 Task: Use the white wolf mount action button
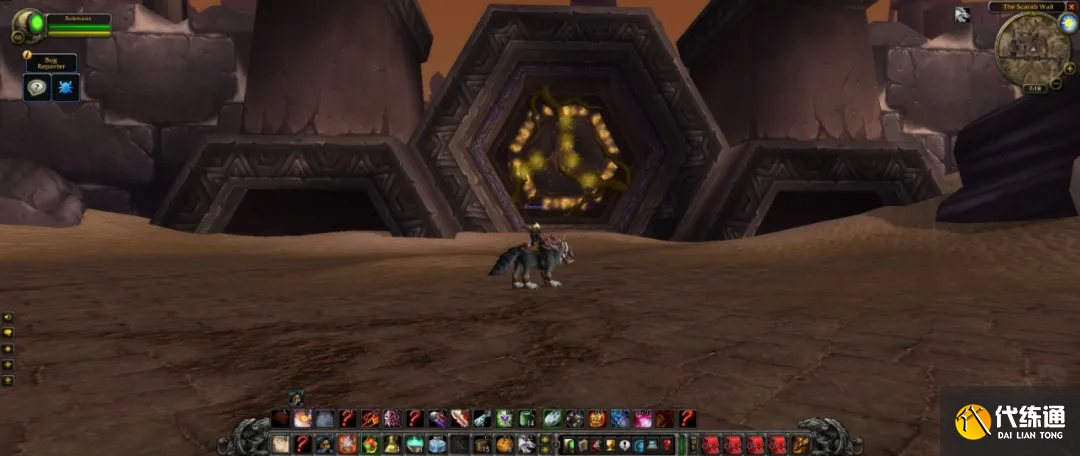click(x=527, y=444)
